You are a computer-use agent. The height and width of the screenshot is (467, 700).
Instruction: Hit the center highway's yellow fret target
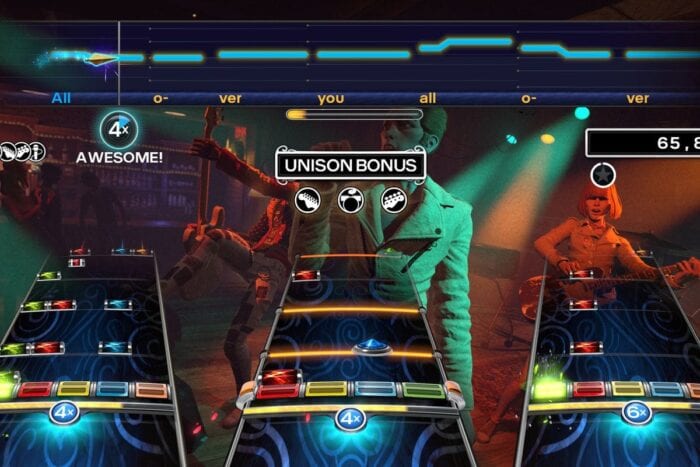click(325, 389)
